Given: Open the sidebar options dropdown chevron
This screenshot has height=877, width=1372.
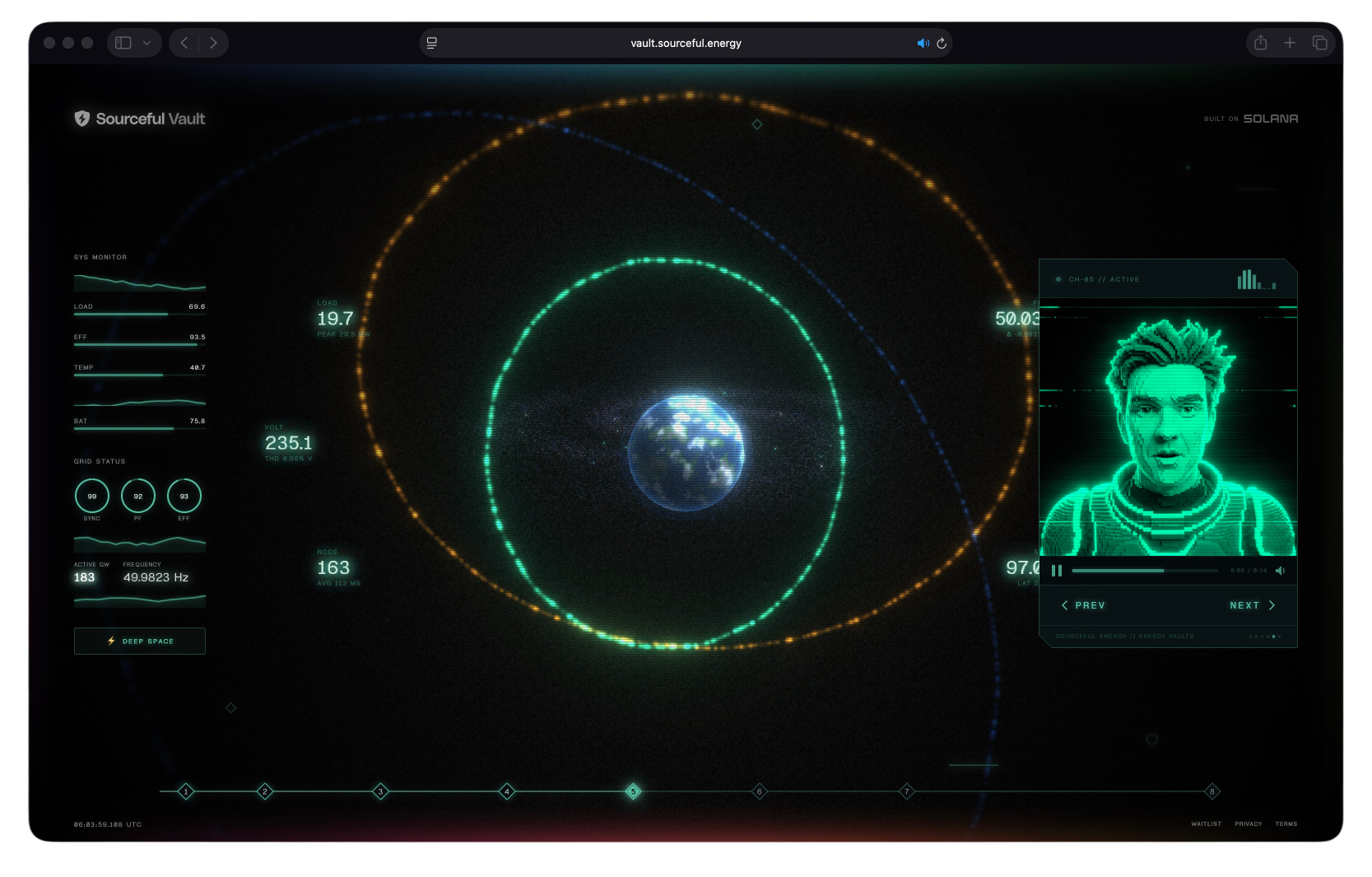Looking at the screenshot, I should (147, 43).
